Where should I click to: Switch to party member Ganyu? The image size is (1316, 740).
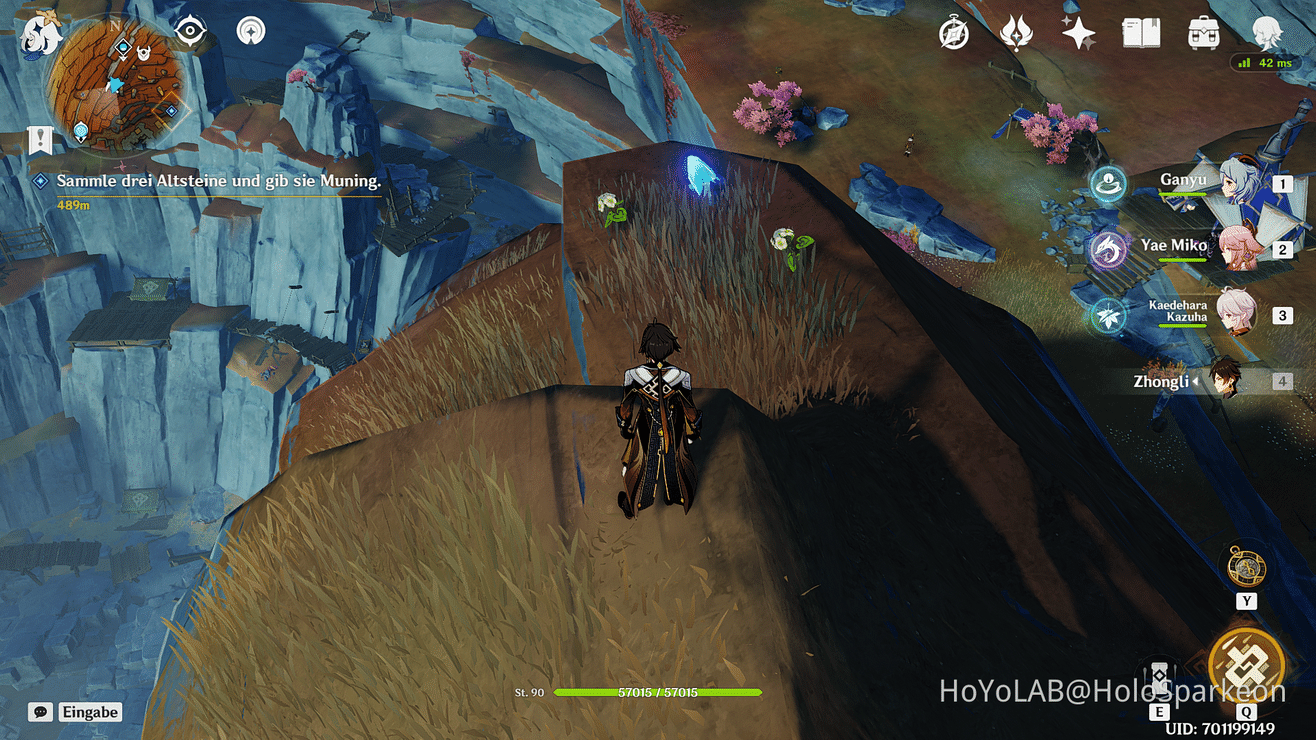point(1238,184)
